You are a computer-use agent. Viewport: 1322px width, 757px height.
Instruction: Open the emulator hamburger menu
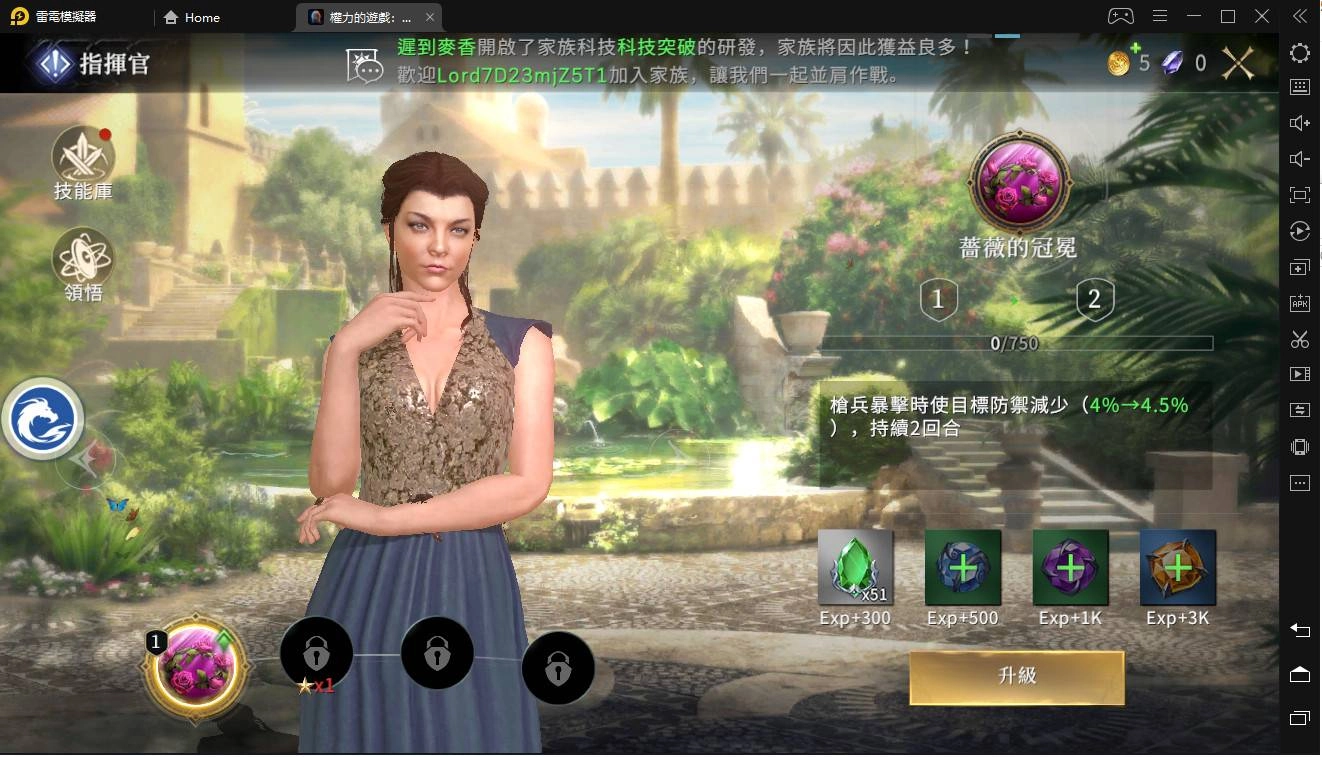click(1160, 17)
